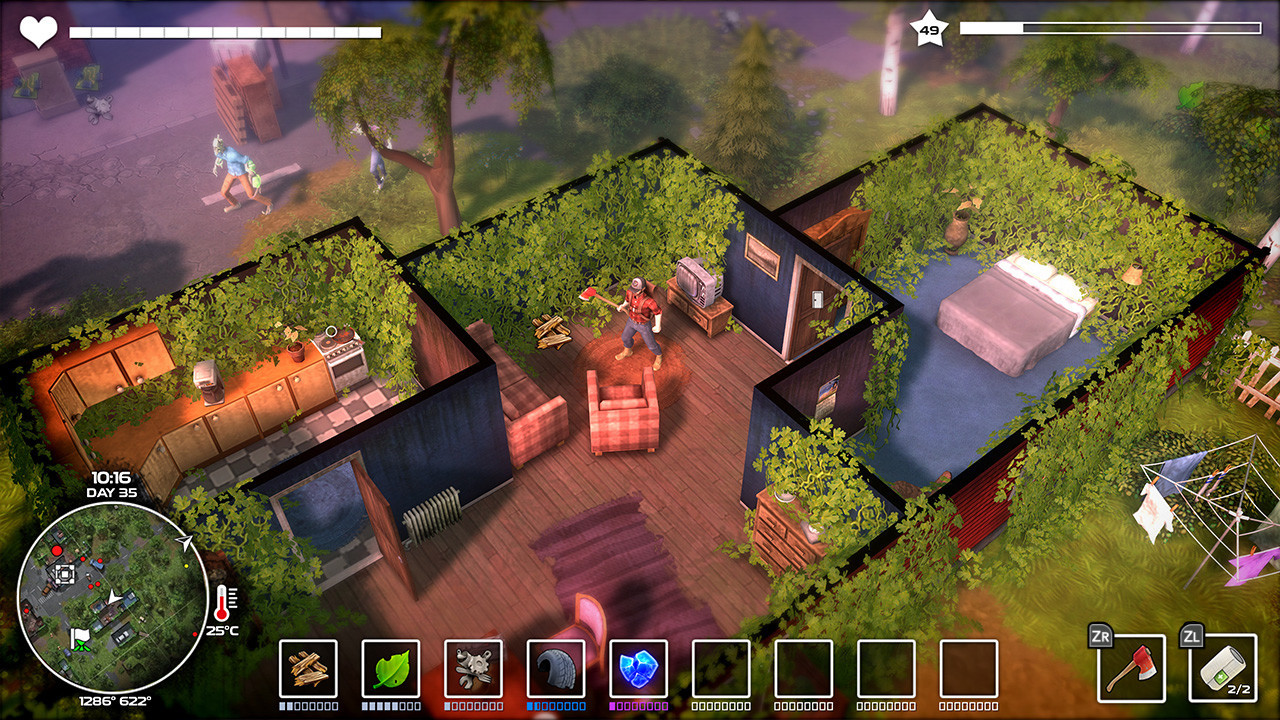The image size is (1280, 720).
Task: Click the 1286° 622° coordinates label
Action: coord(113,699)
